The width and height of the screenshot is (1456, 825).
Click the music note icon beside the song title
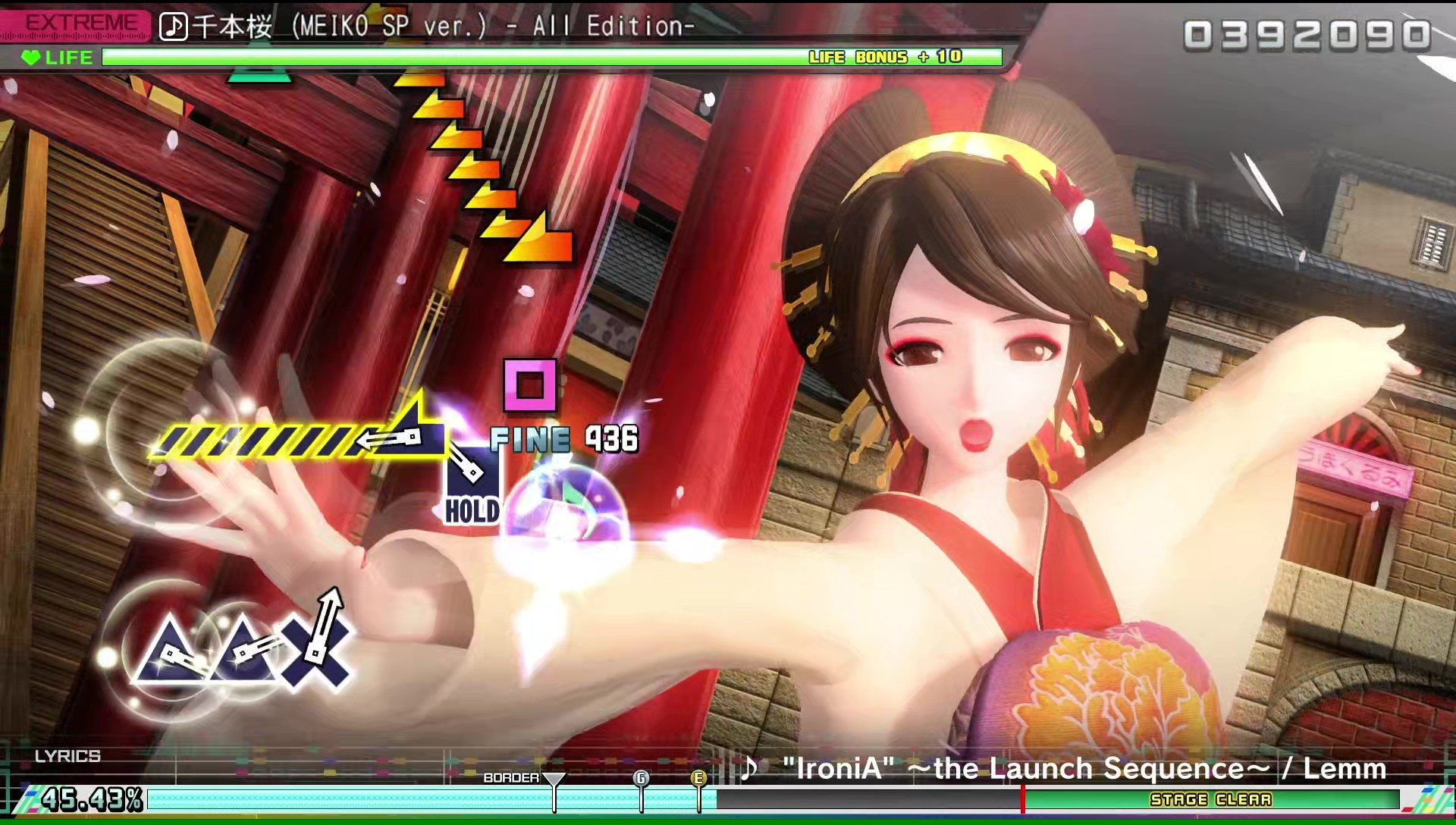pyautogui.click(x=173, y=26)
